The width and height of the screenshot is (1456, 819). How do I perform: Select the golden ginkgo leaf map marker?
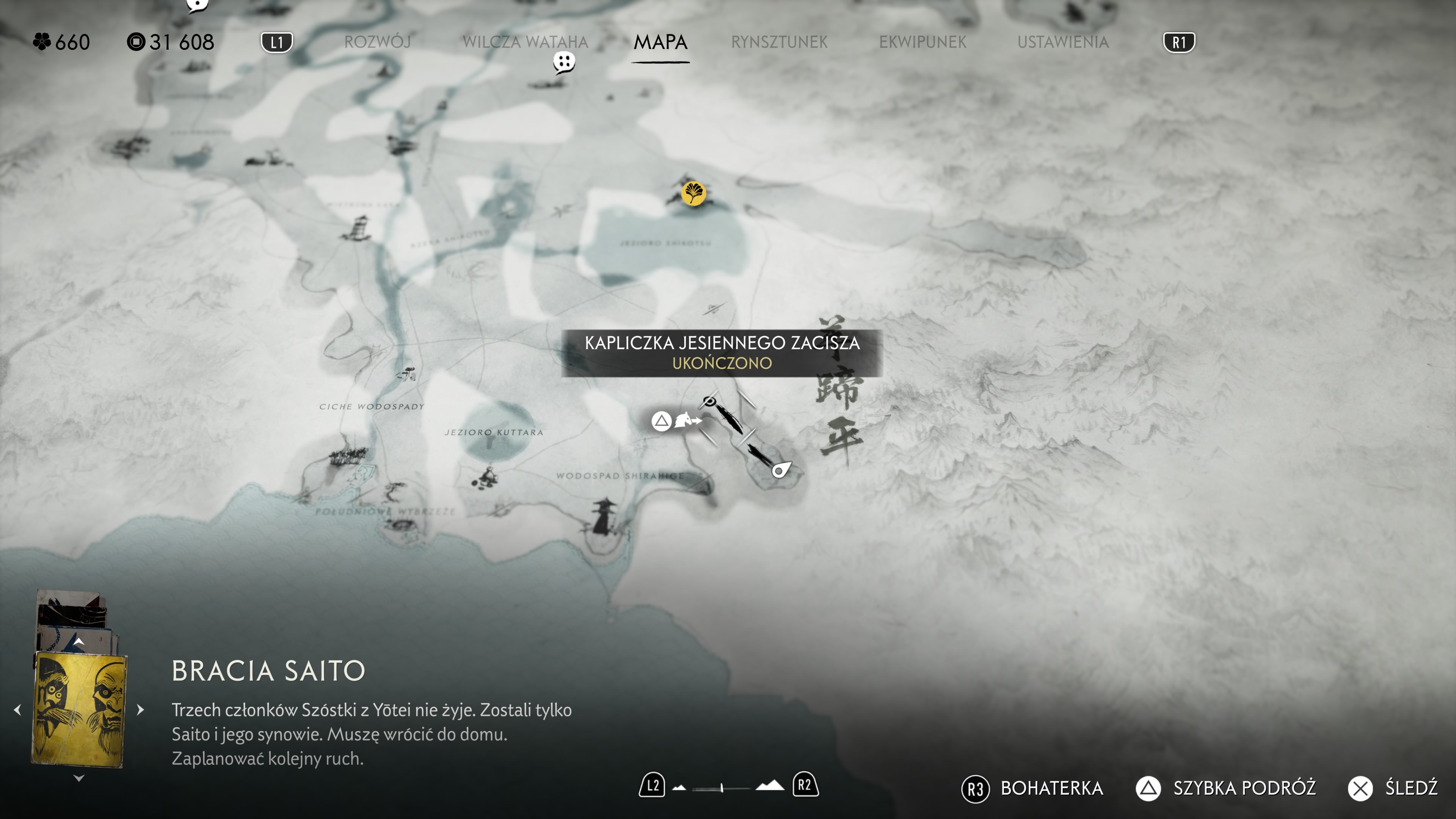click(x=693, y=193)
